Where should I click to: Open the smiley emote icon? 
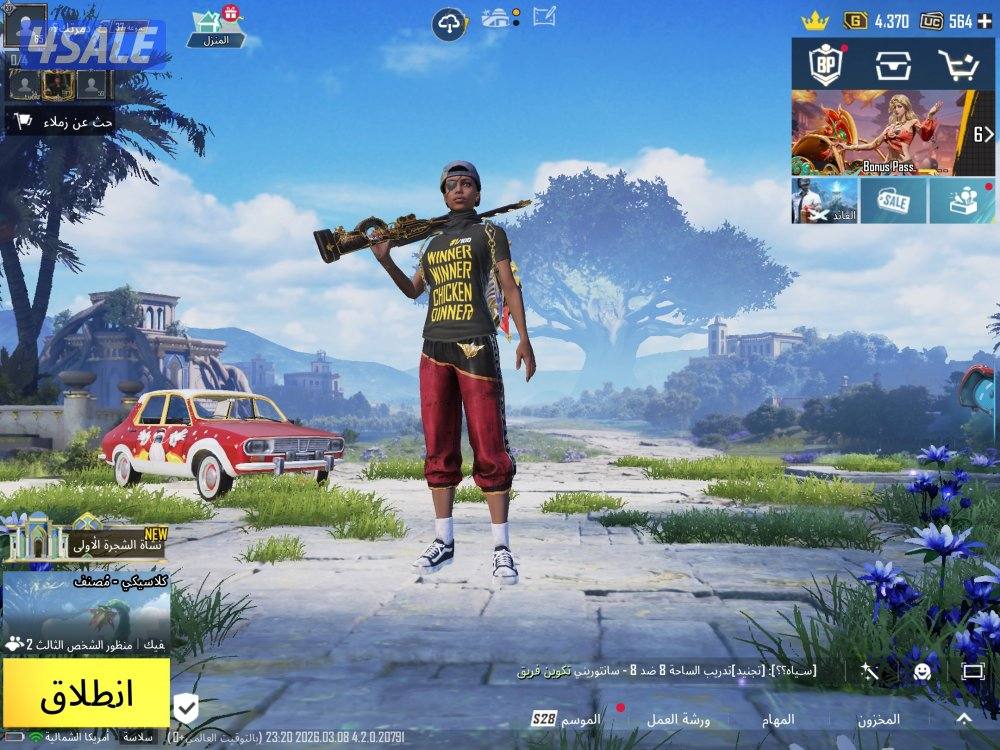click(922, 671)
